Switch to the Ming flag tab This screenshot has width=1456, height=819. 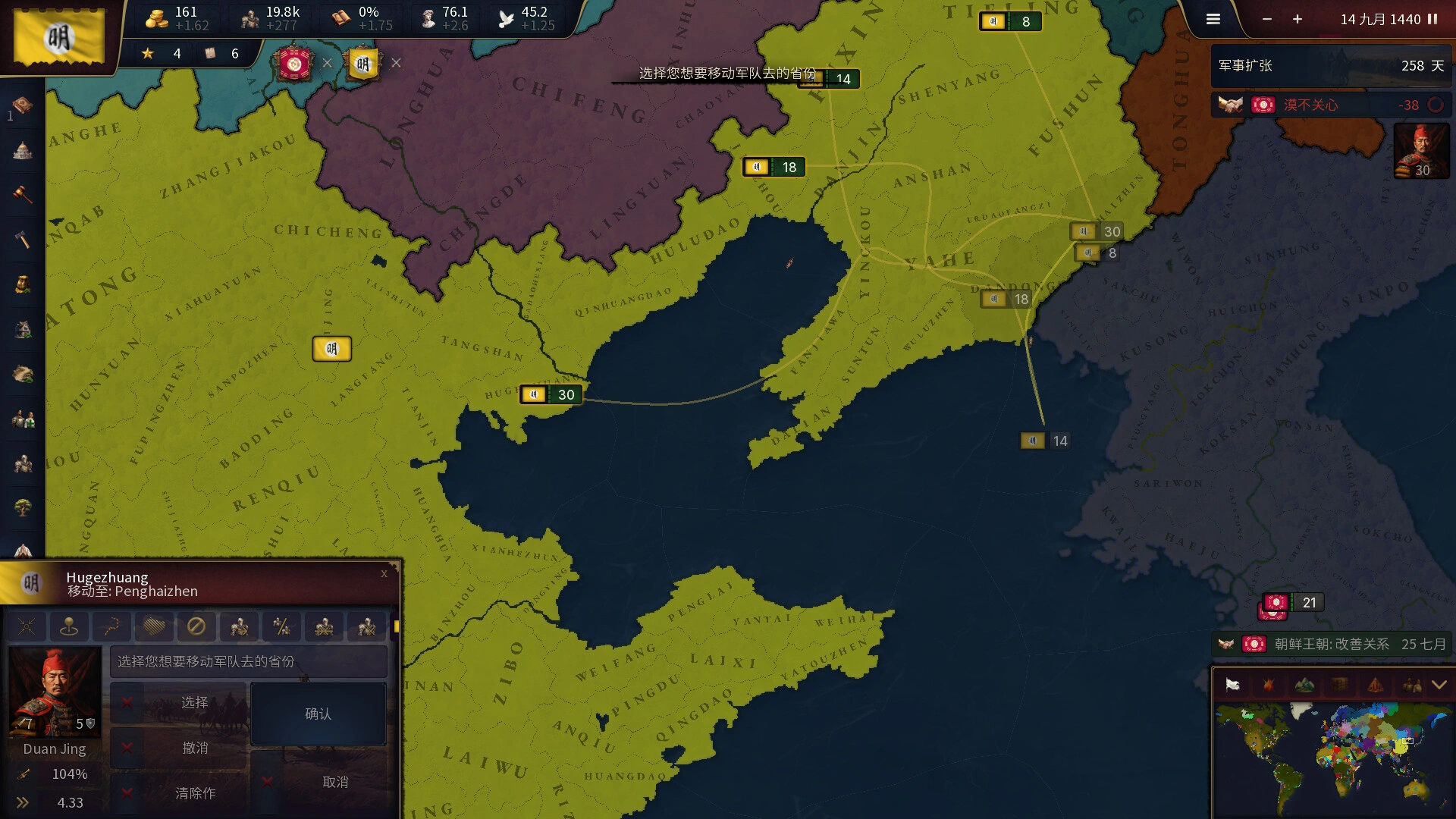click(365, 64)
